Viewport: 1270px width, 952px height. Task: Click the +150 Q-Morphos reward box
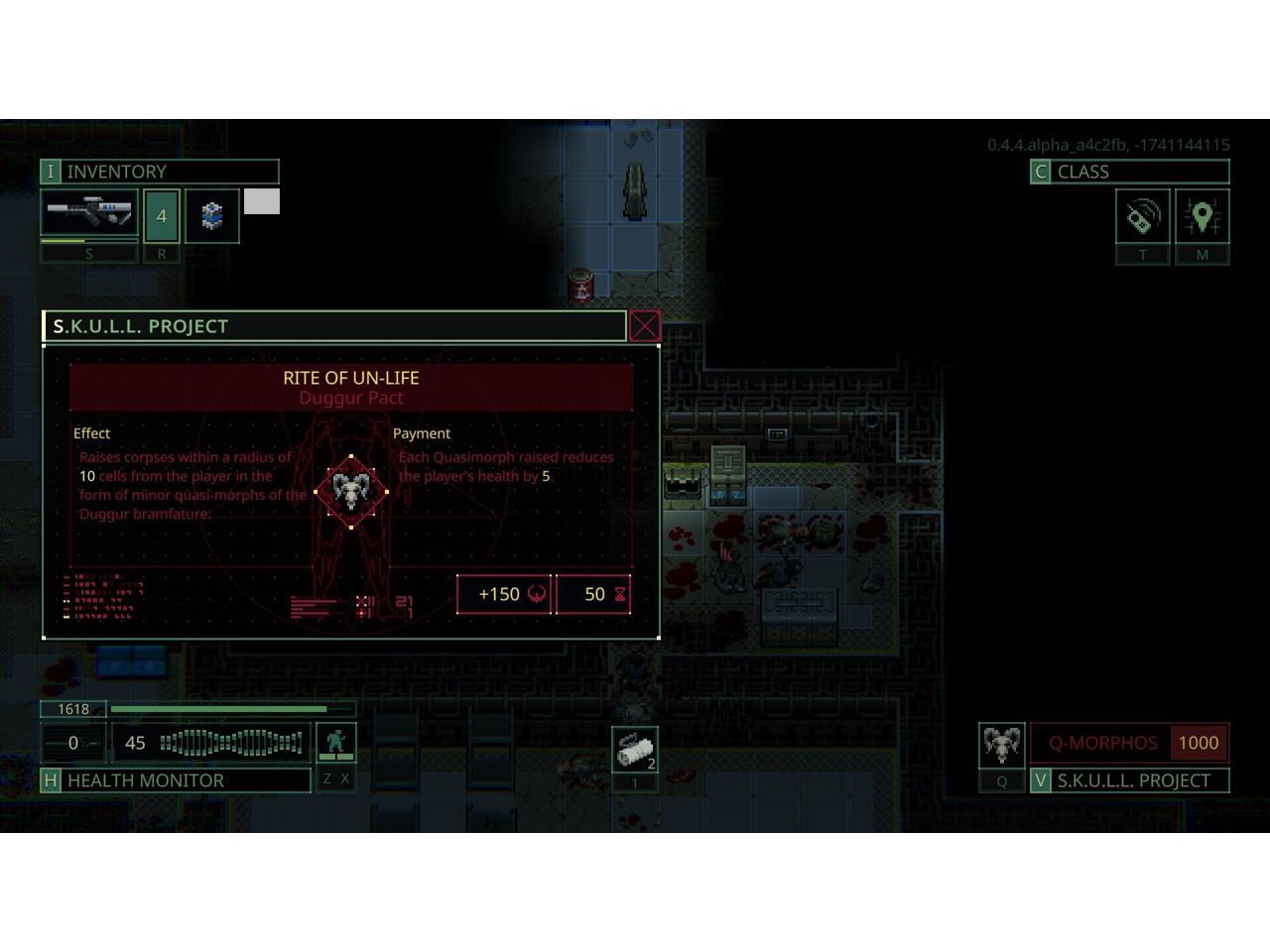point(504,594)
